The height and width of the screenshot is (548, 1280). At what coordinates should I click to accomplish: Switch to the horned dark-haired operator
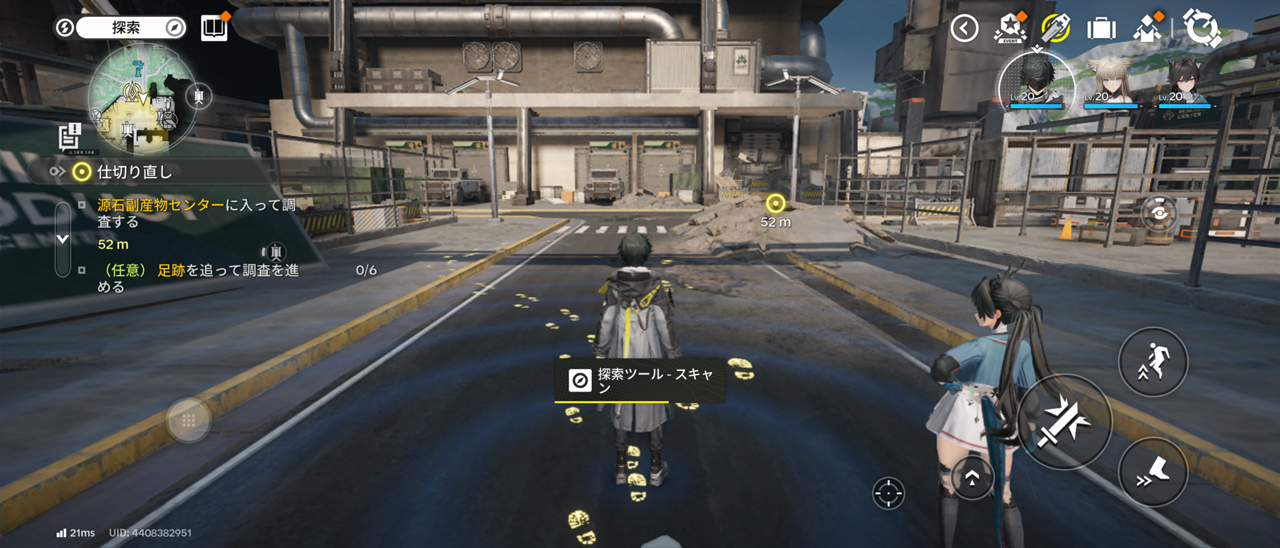pyautogui.click(x=1185, y=82)
